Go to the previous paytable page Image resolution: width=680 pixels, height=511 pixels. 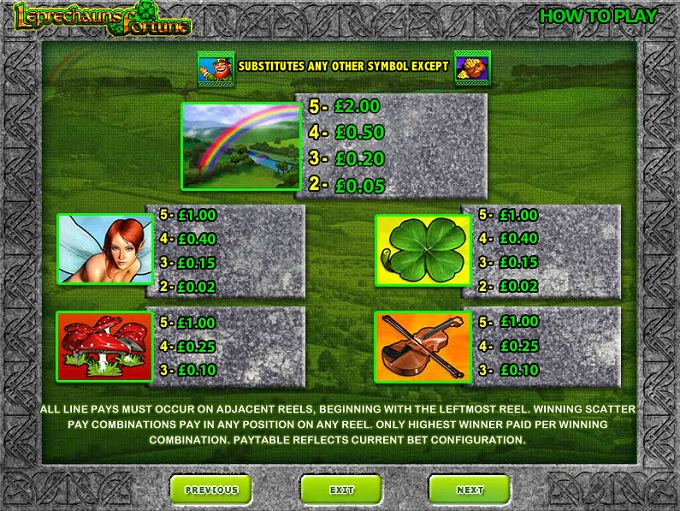tap(210, 489)
